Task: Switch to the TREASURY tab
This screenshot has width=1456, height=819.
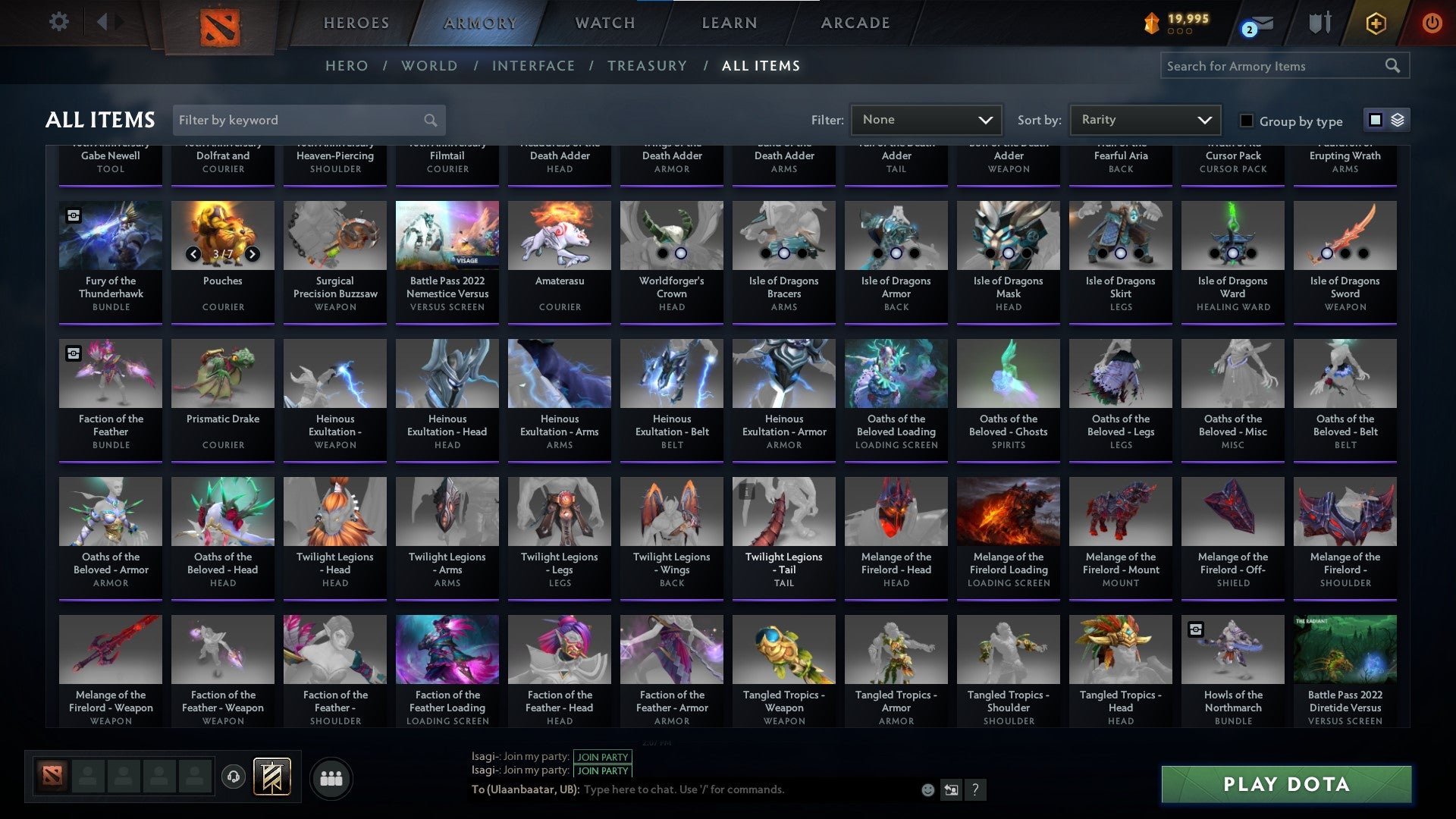Action: coord(648,66)
